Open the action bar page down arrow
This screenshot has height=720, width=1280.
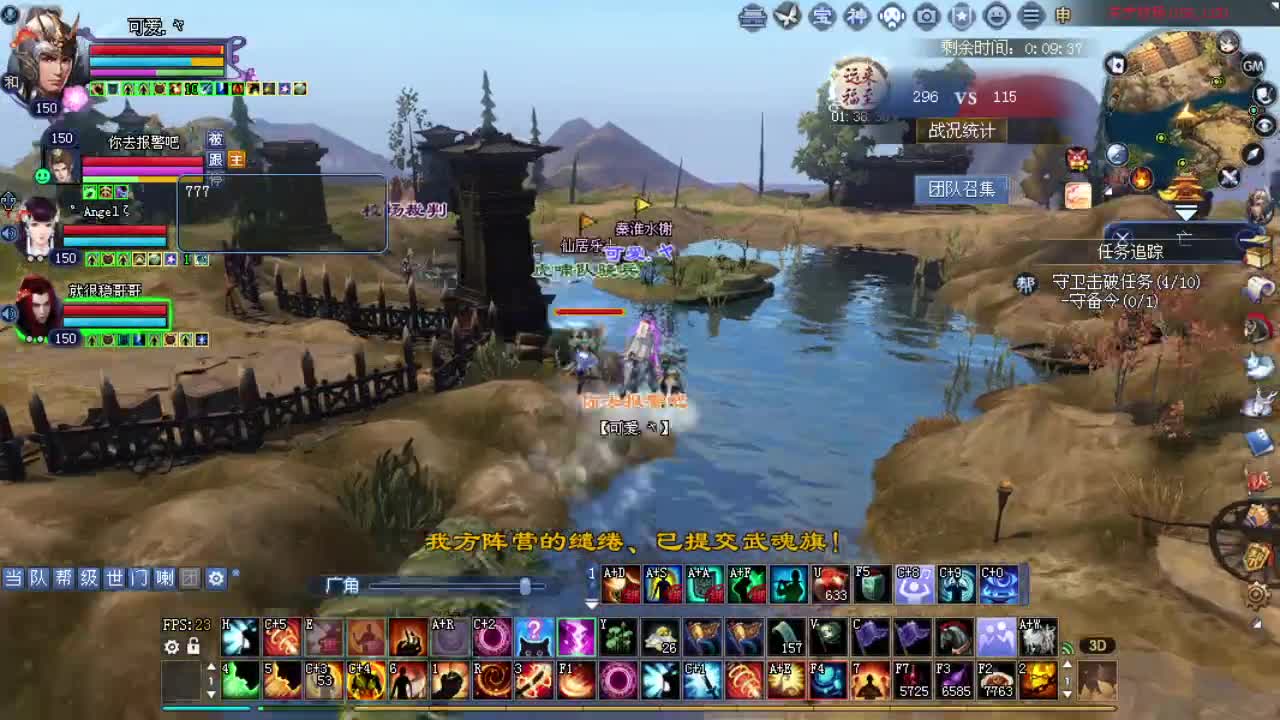(x=589, y=603)
